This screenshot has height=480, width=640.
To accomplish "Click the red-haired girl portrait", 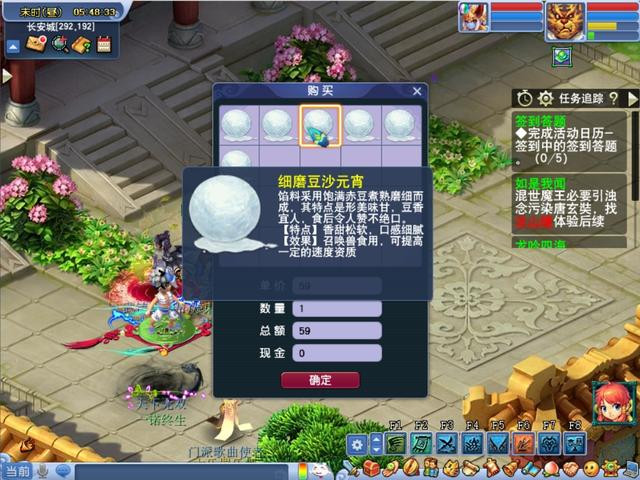I will point(611,404).
